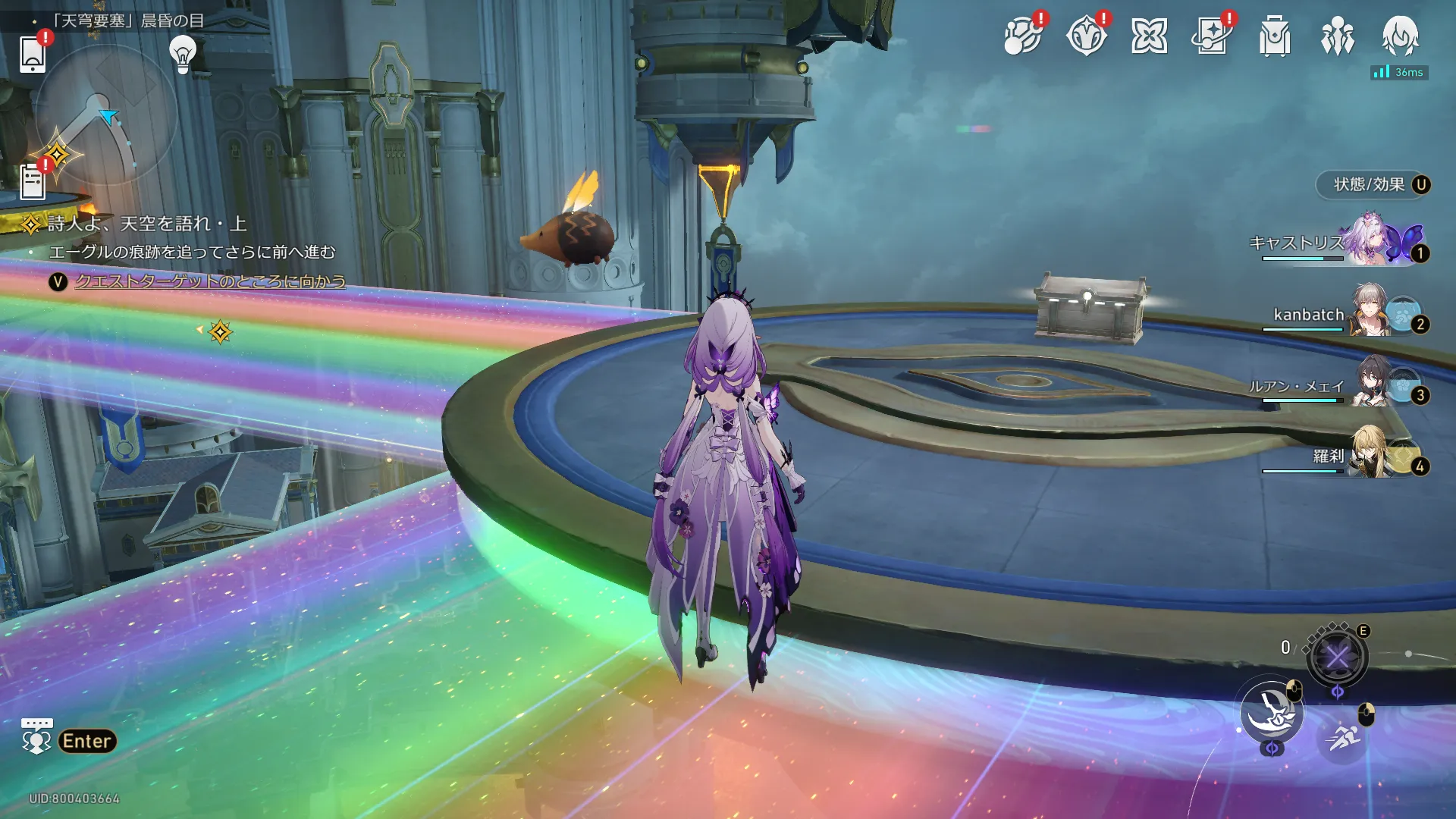Open the chat speech bubble icon
The image size is (1456, 819).
pos(36,736)
